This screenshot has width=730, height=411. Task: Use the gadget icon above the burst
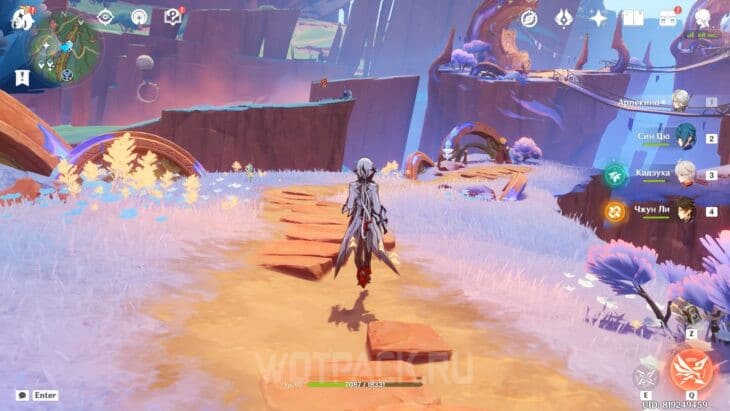tap(690, 316)
